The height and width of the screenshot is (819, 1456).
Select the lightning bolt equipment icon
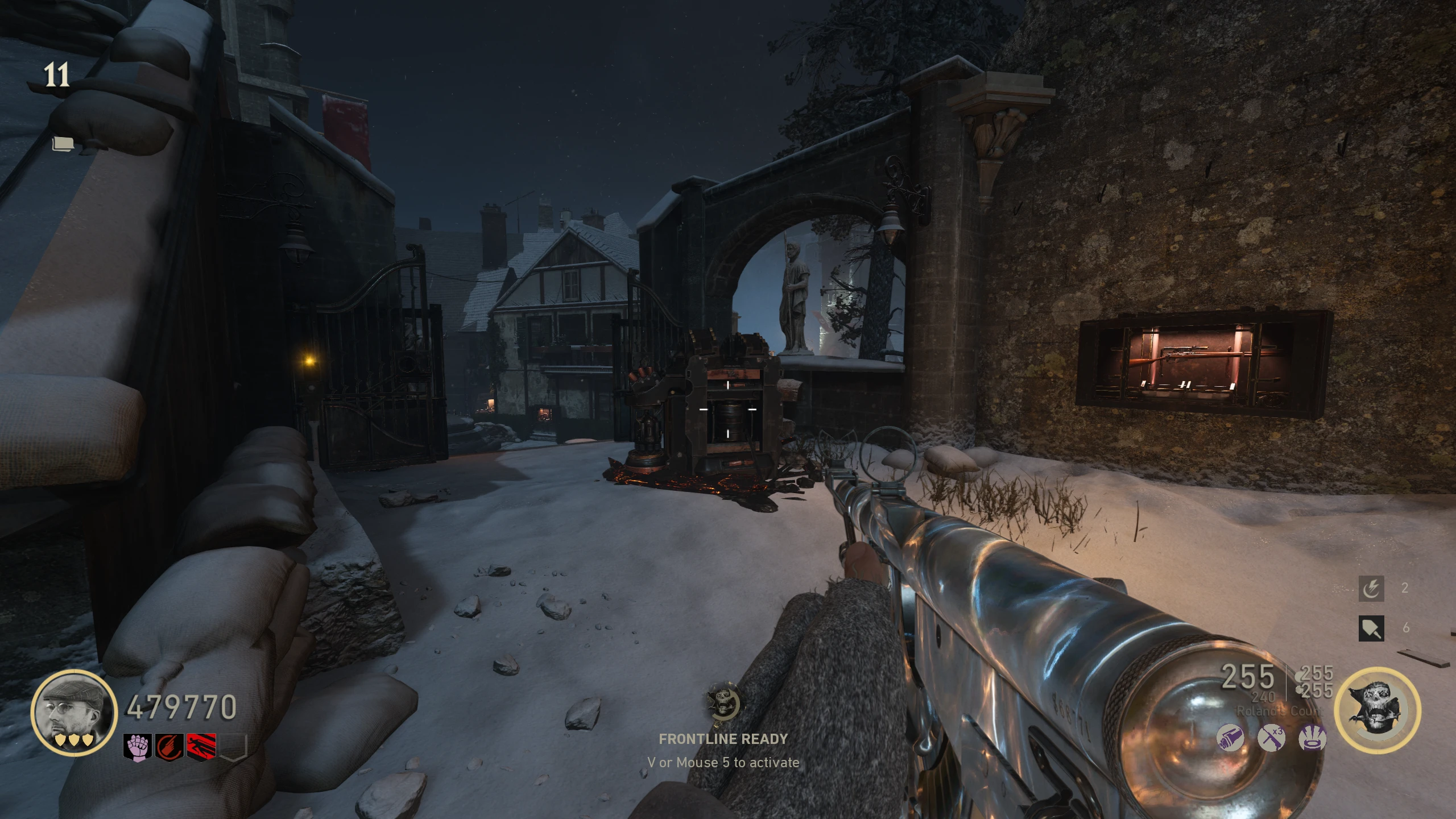tap(1371, 589)
